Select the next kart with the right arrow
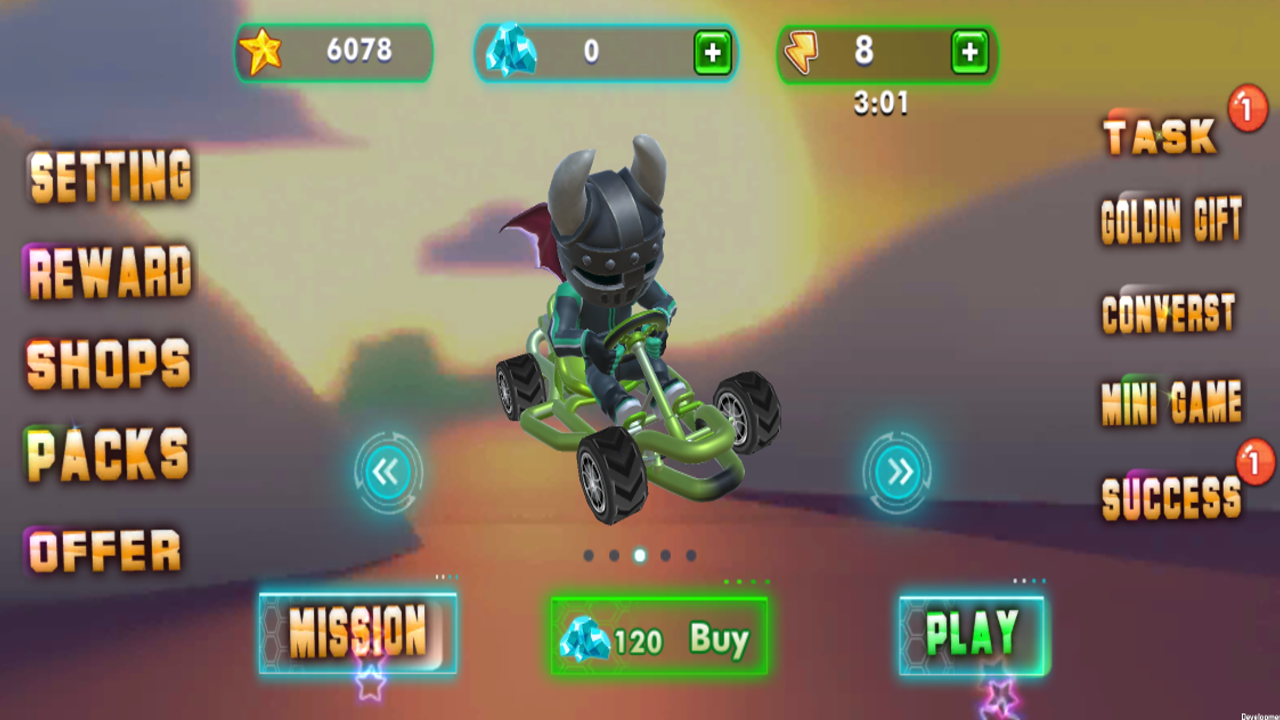Screen dimensions: 1280x720 [897, 472]
